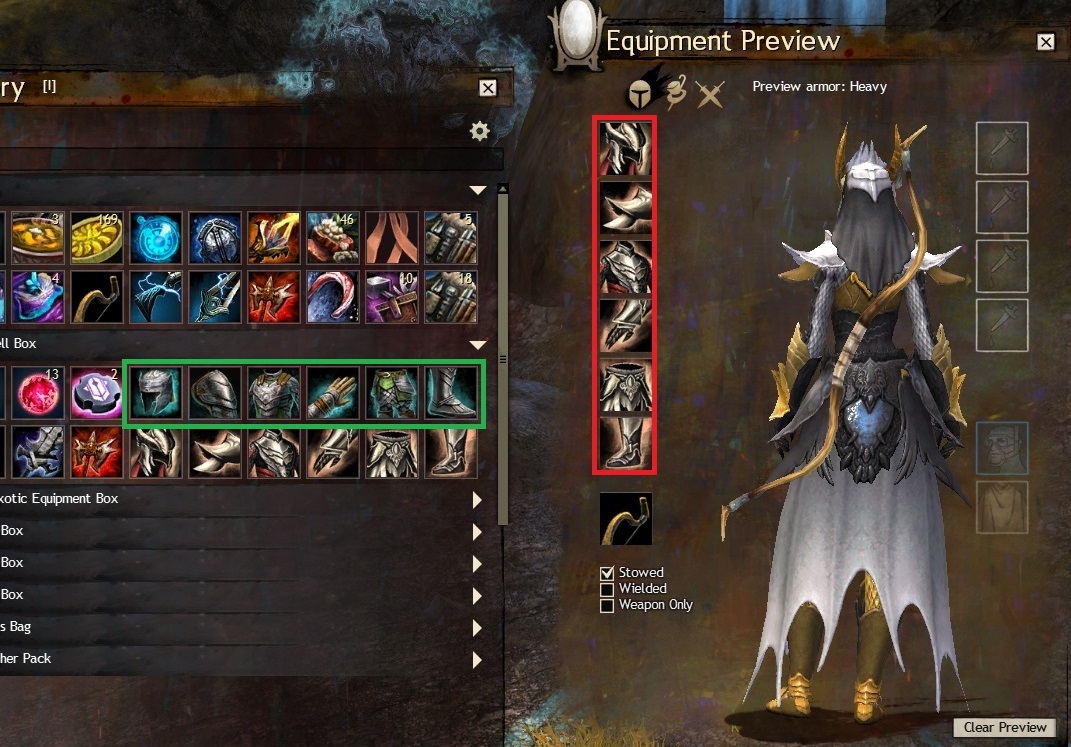Image resolution: width=1071 pixels, height=747 pixels.
Task: Click the Clear Preview button
Action: pos(1005,727)
